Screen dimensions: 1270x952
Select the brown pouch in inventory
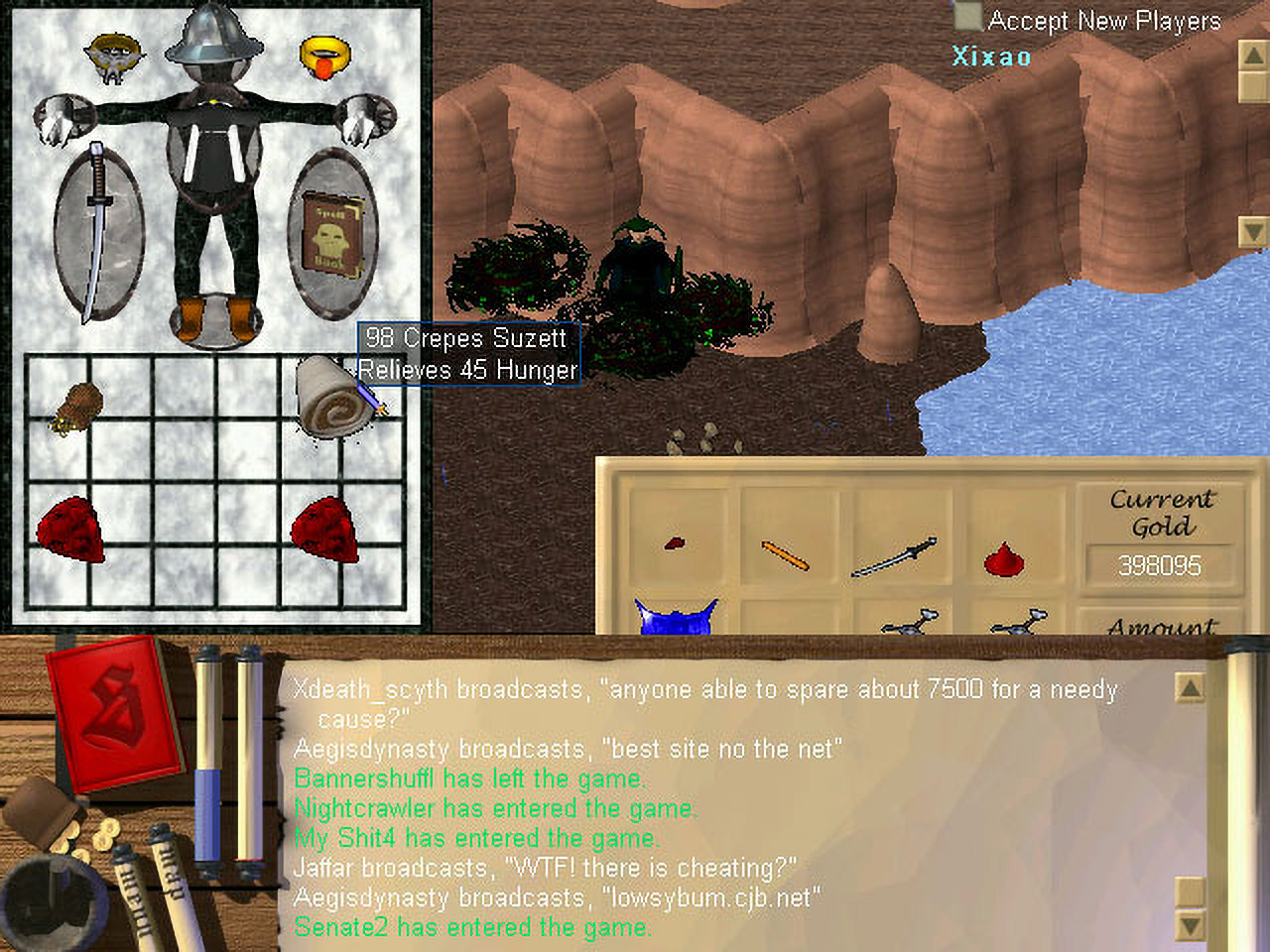(x=76, y=407)
